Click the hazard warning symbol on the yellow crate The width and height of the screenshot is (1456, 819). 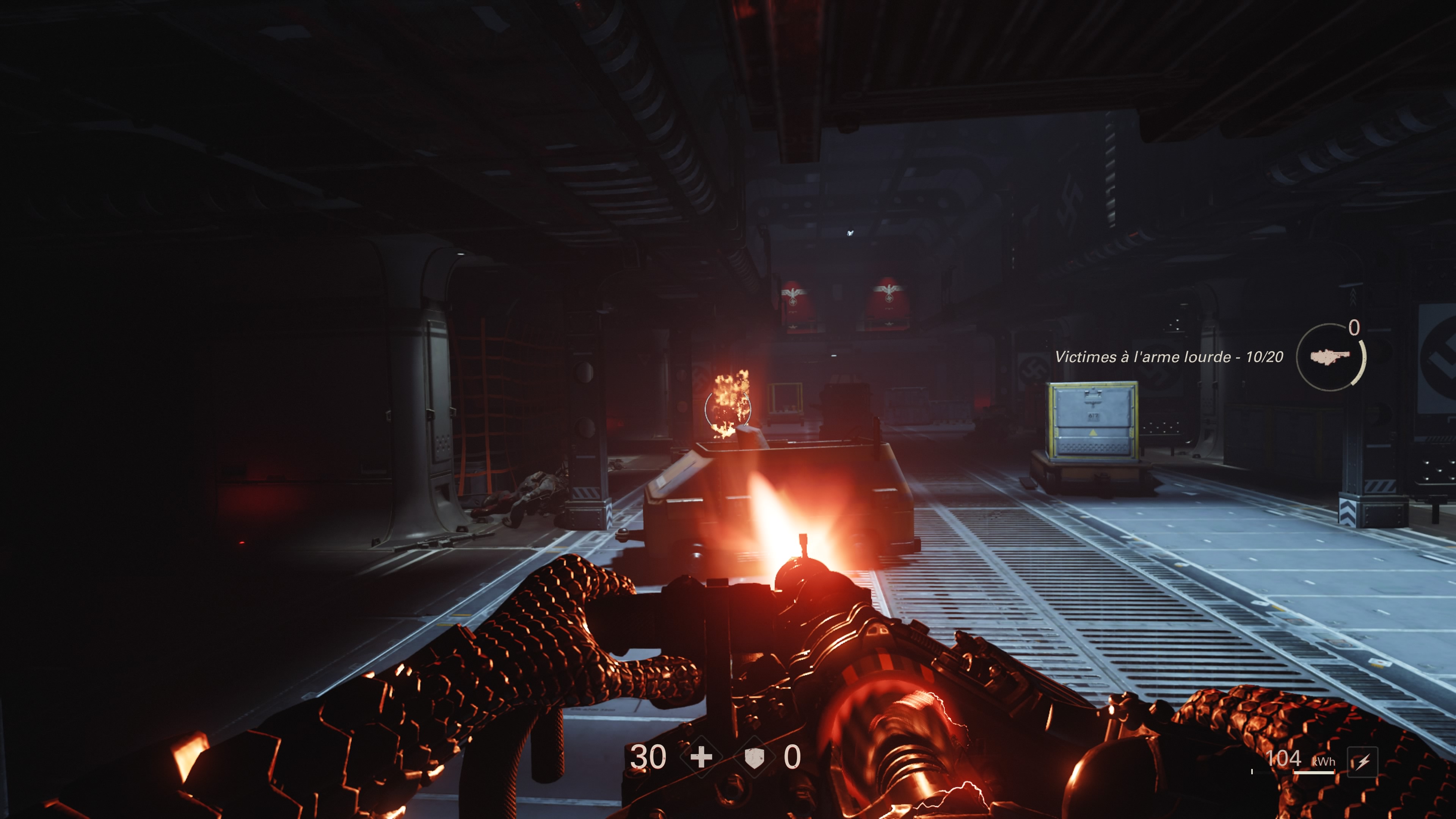[x=1093, y=433]
